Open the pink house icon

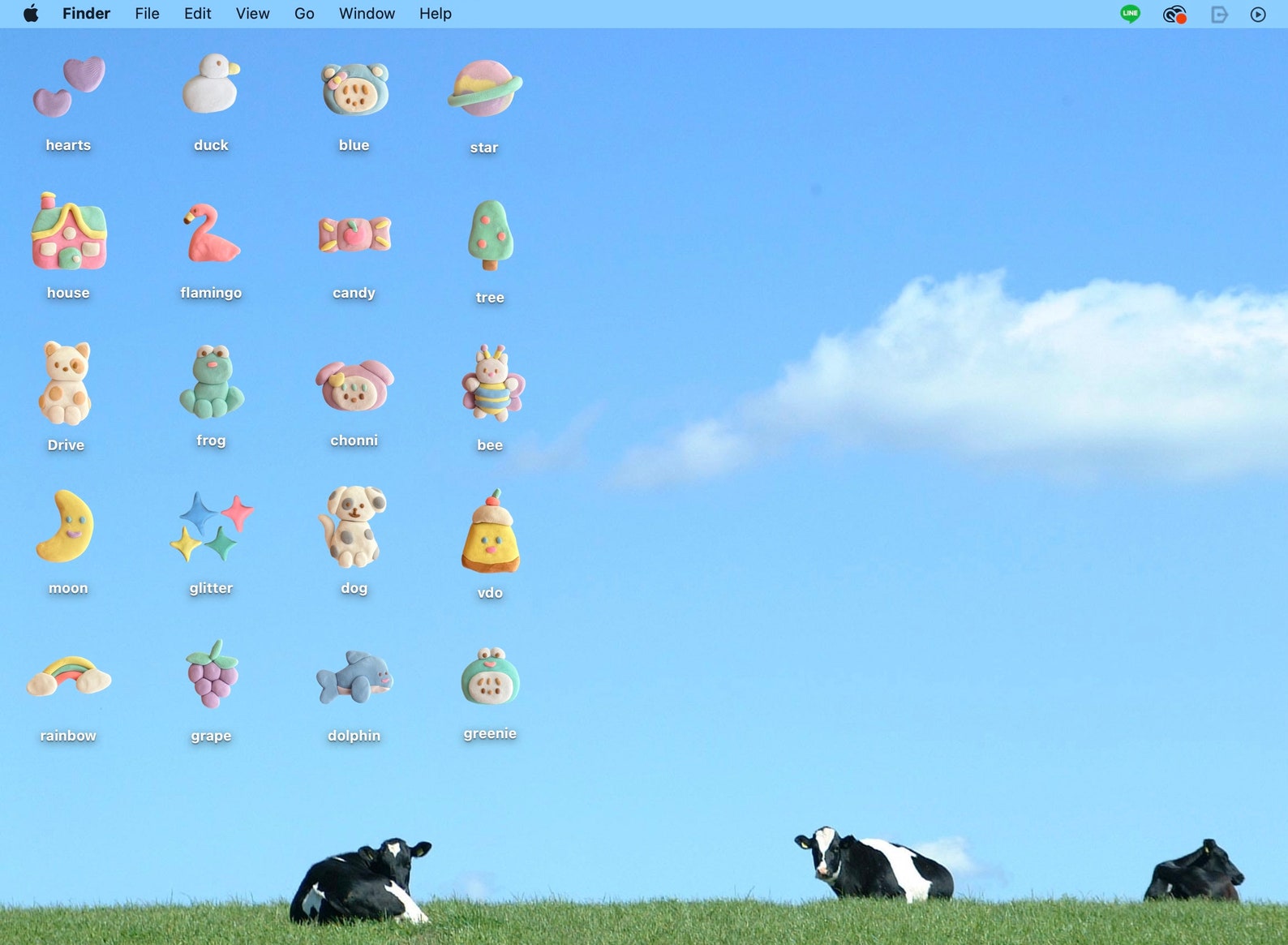point(68,235)
